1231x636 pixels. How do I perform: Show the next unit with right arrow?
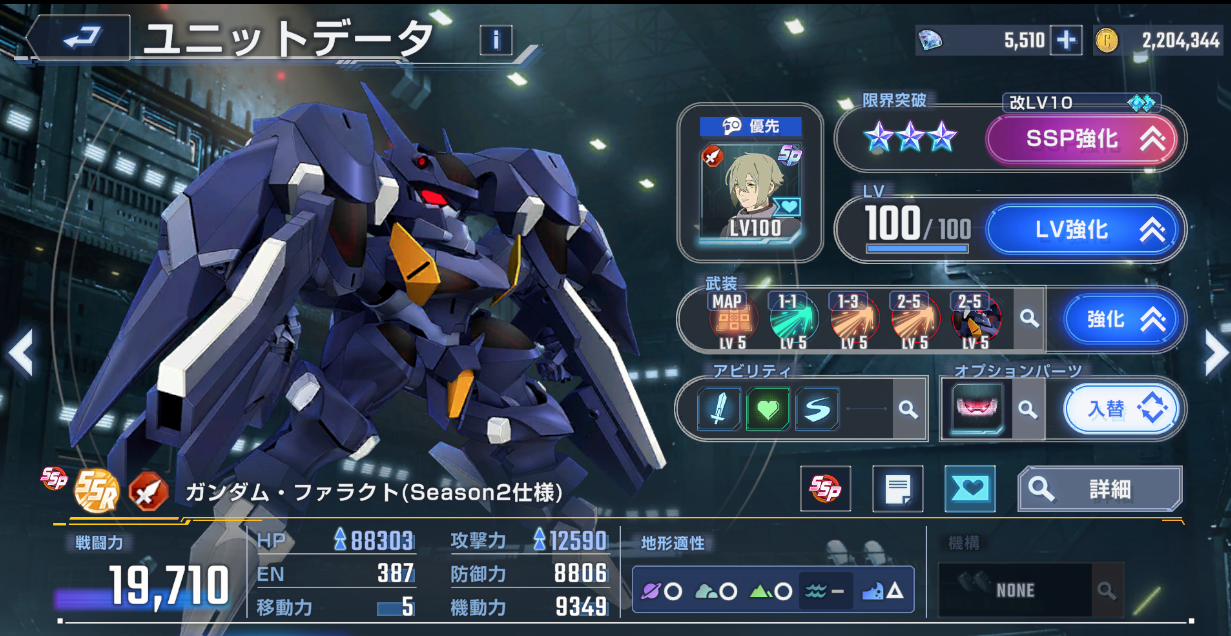click(1214, 352)
